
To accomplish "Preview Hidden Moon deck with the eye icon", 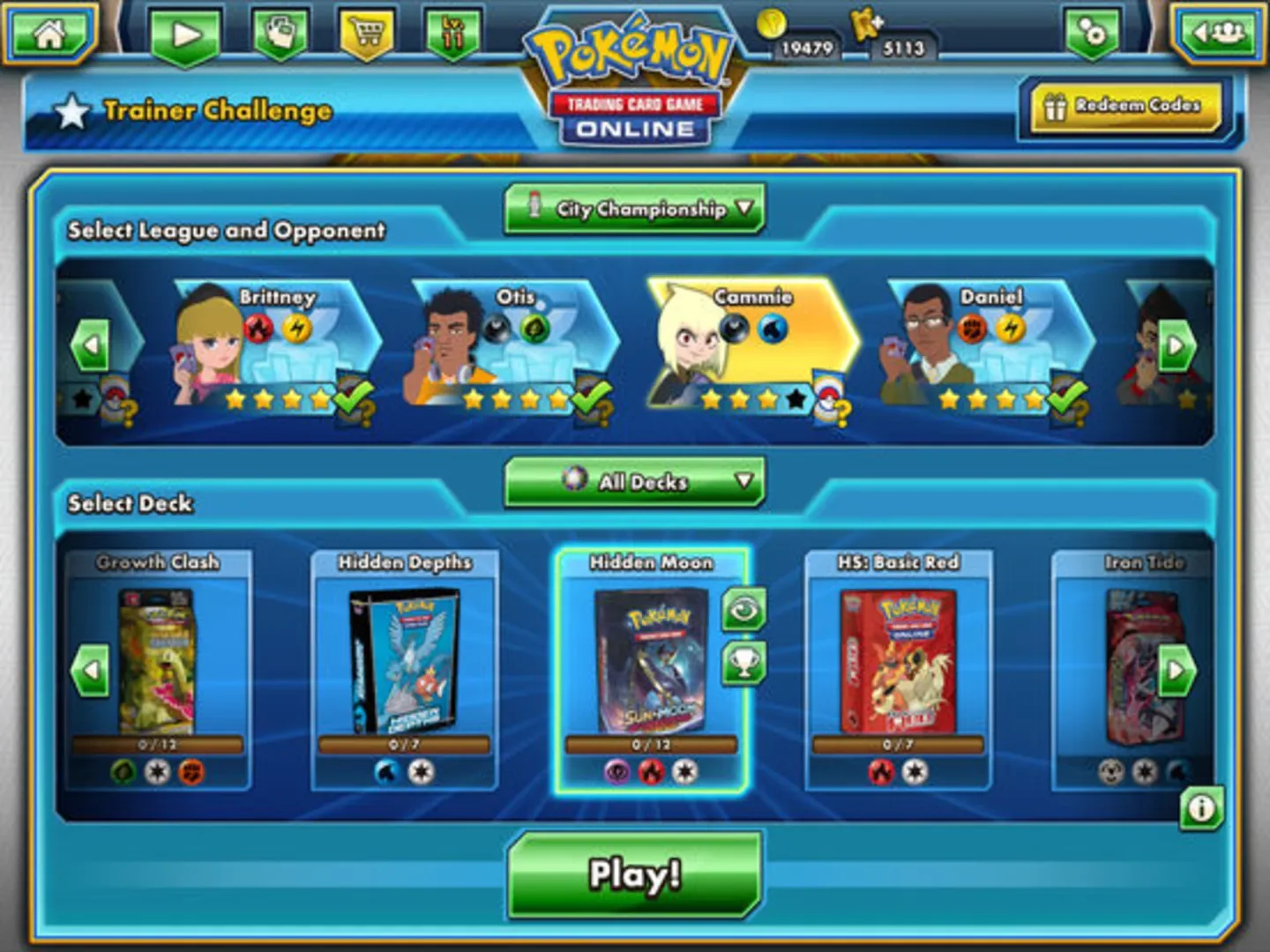I will [x=745, y=608].
